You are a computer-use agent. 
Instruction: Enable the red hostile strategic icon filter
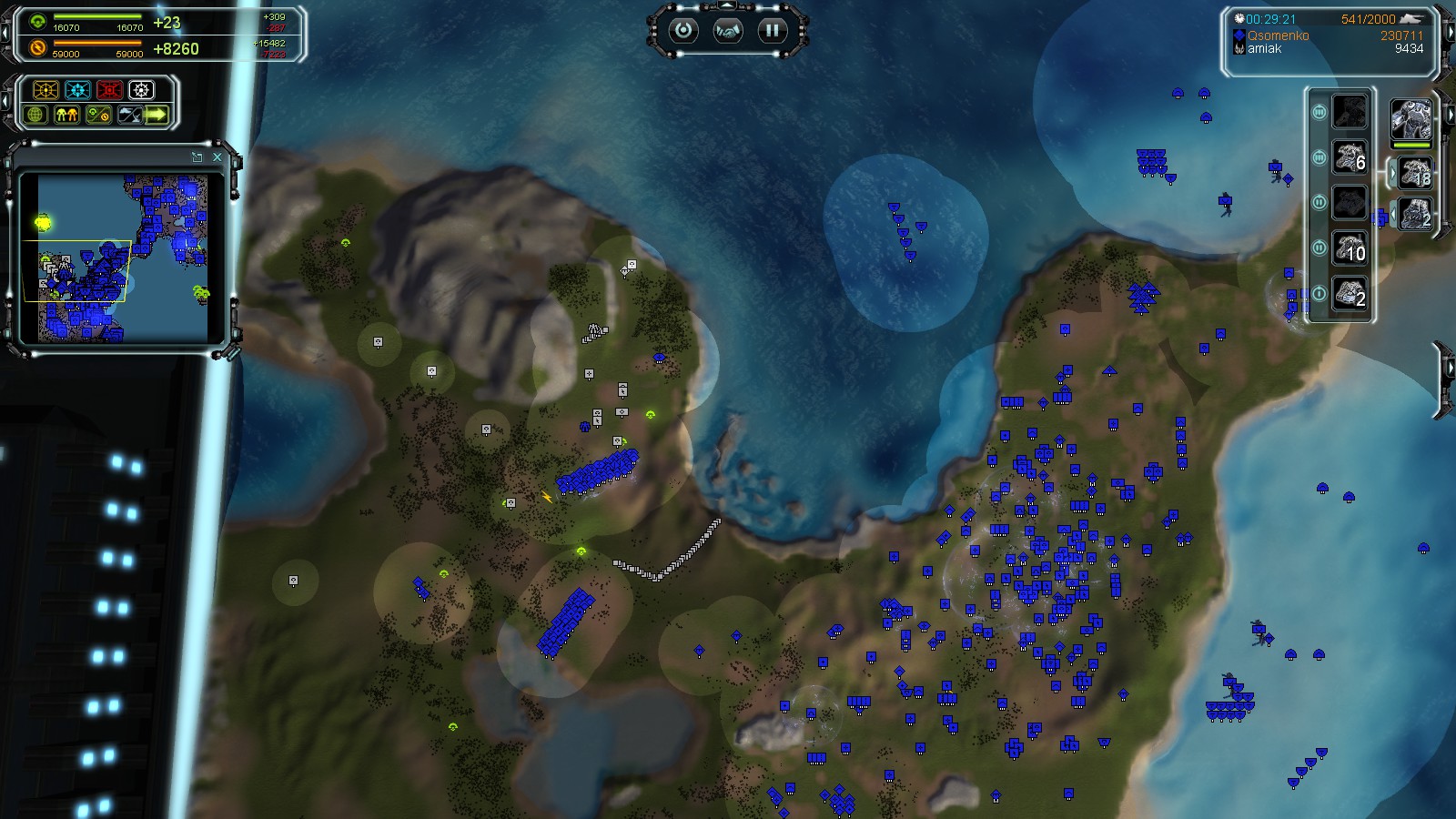pos(109,90)
